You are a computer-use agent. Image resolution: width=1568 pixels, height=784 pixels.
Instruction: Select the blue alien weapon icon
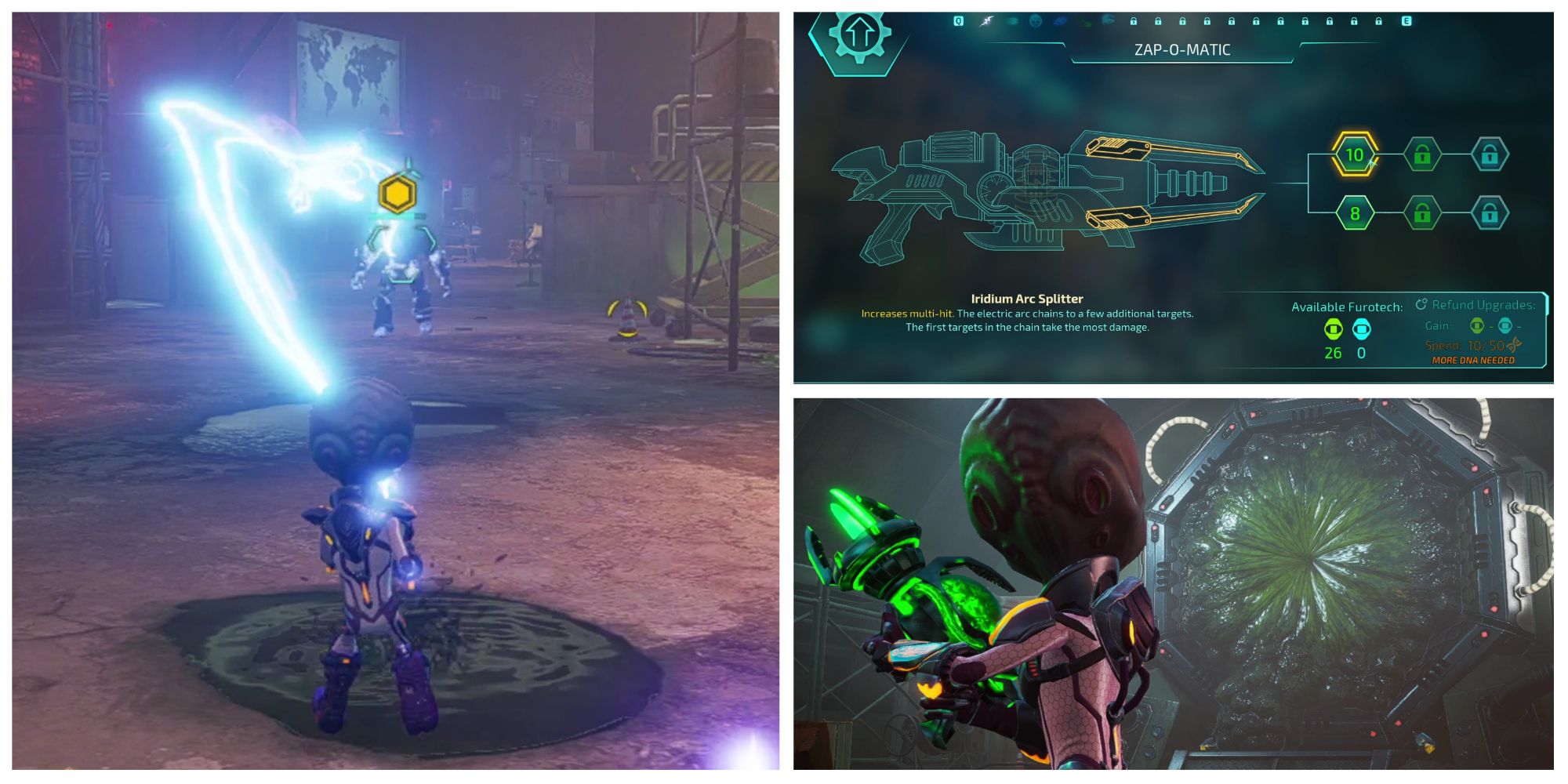1059,22
